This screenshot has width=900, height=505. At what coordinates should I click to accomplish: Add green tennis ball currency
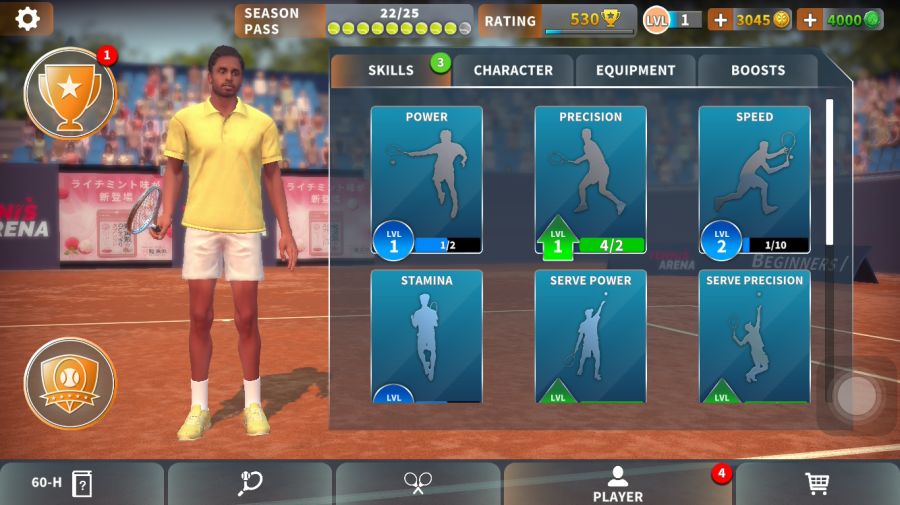(x=810, y=20)
